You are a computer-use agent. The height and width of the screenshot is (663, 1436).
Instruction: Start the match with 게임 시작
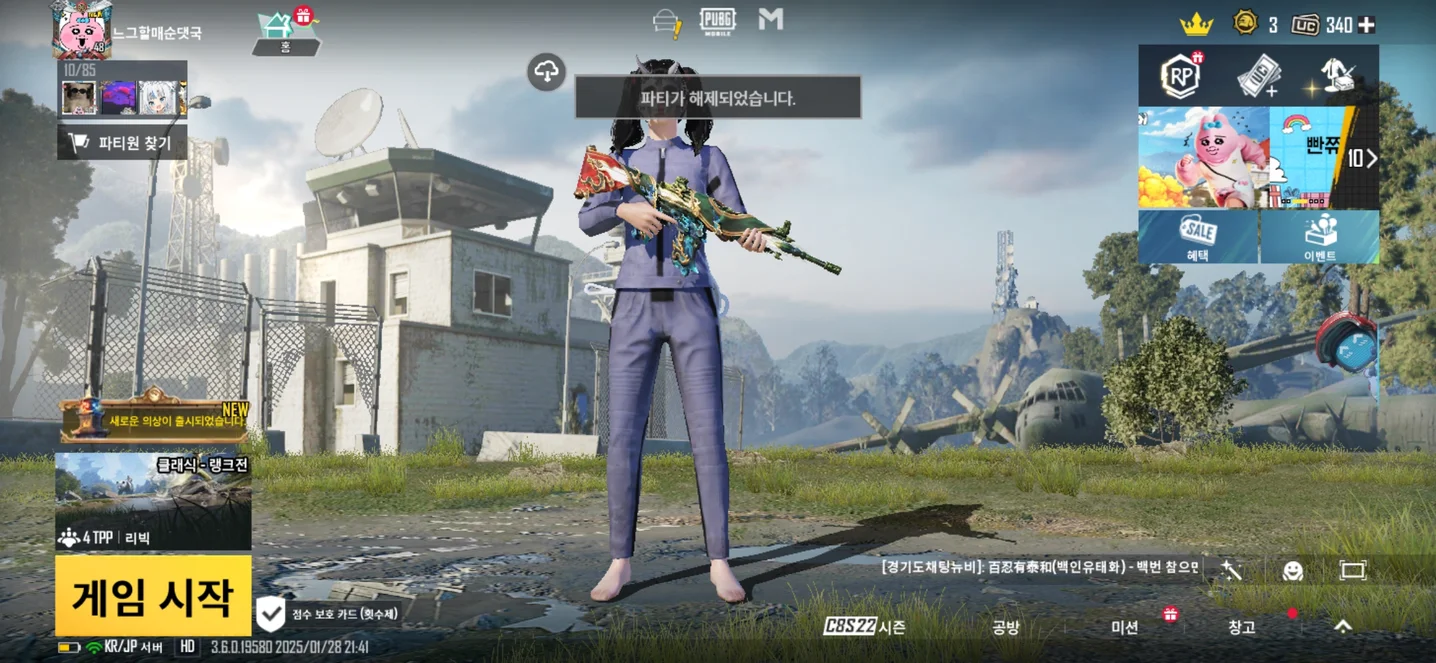click(153, 596)
